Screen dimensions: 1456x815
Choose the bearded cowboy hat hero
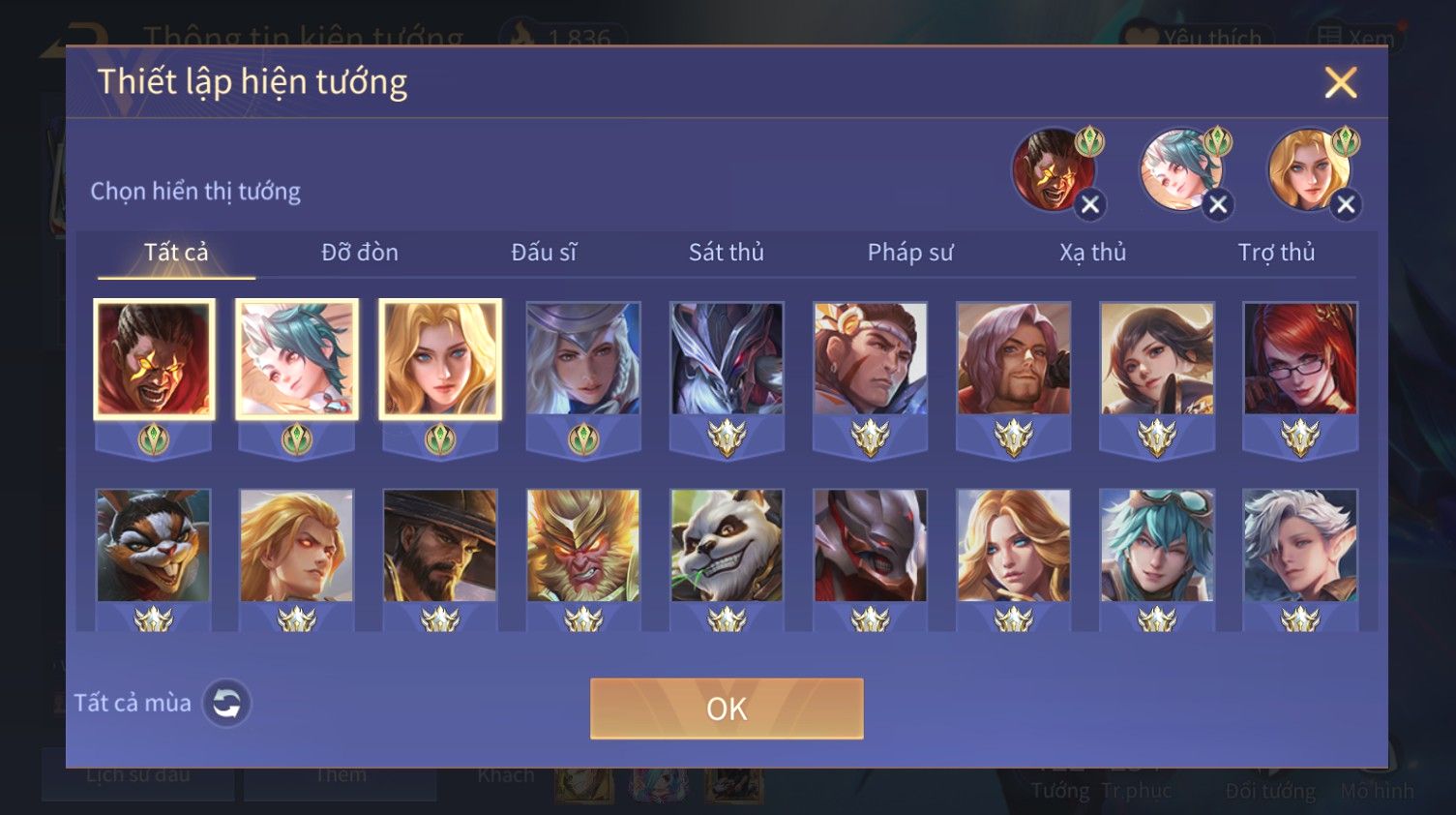pos(440,546)
